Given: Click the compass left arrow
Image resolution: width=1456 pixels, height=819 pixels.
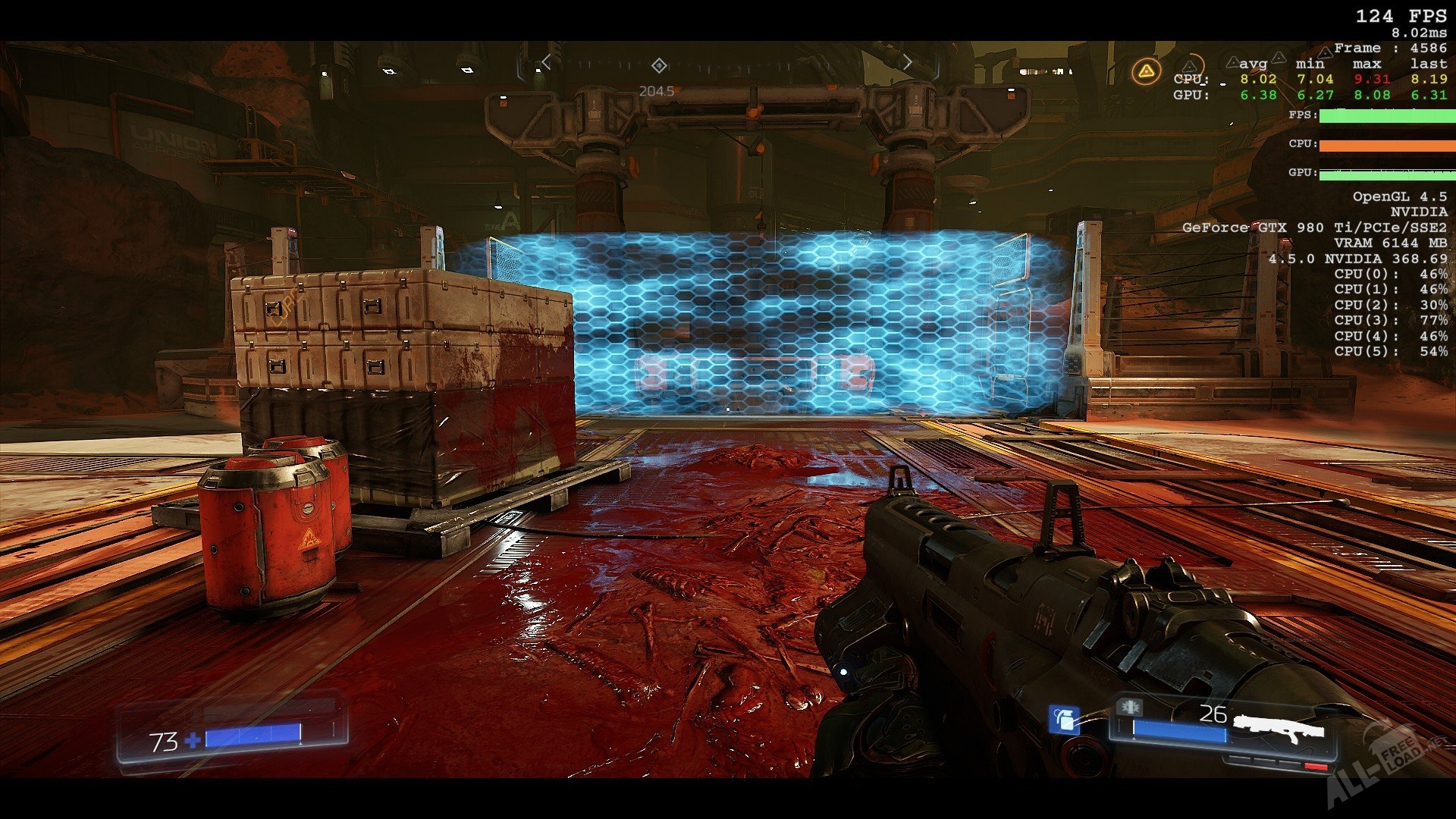Looking at the screenshot, I should (x=546, y=63).
